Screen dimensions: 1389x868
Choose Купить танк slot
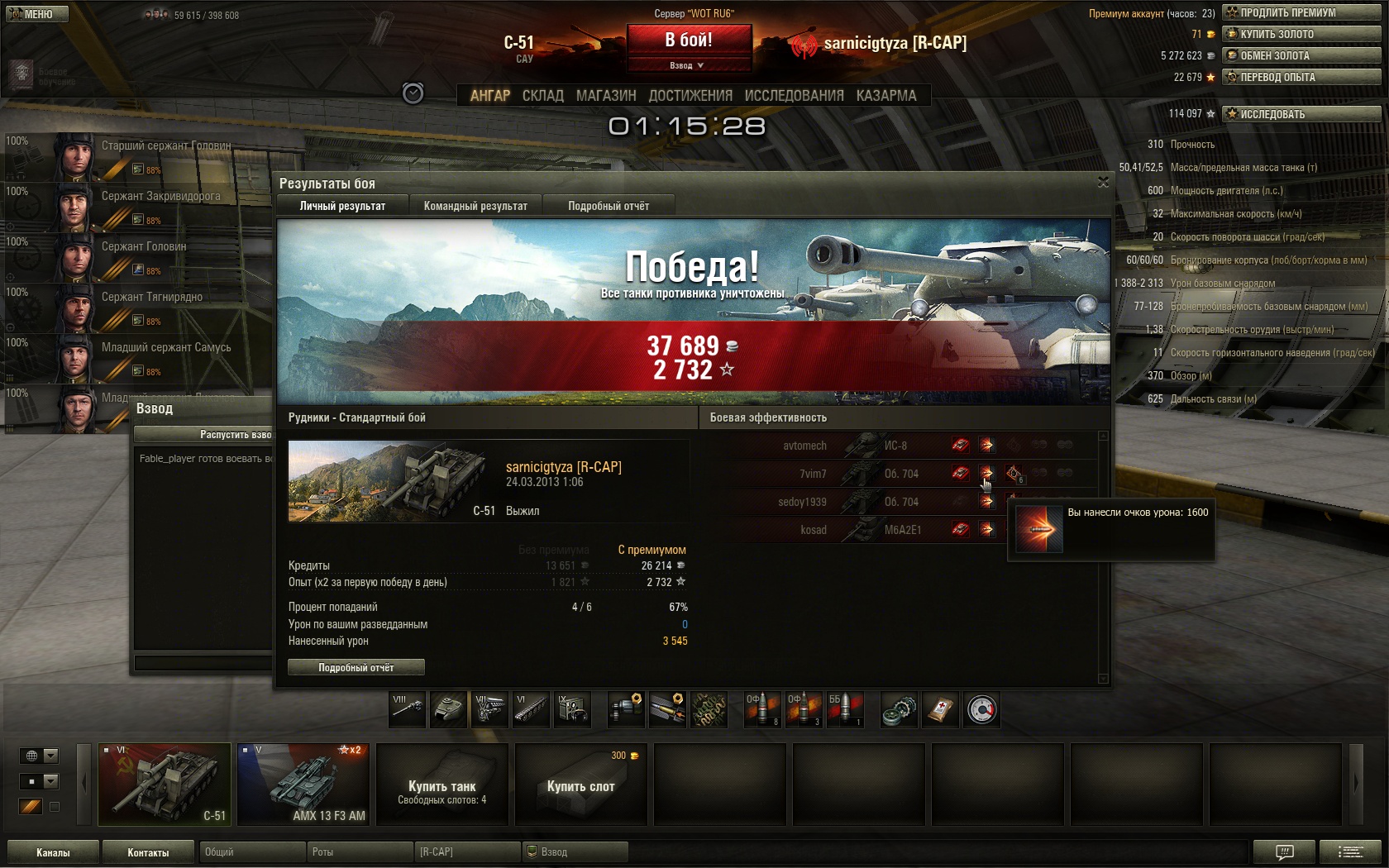442,784
